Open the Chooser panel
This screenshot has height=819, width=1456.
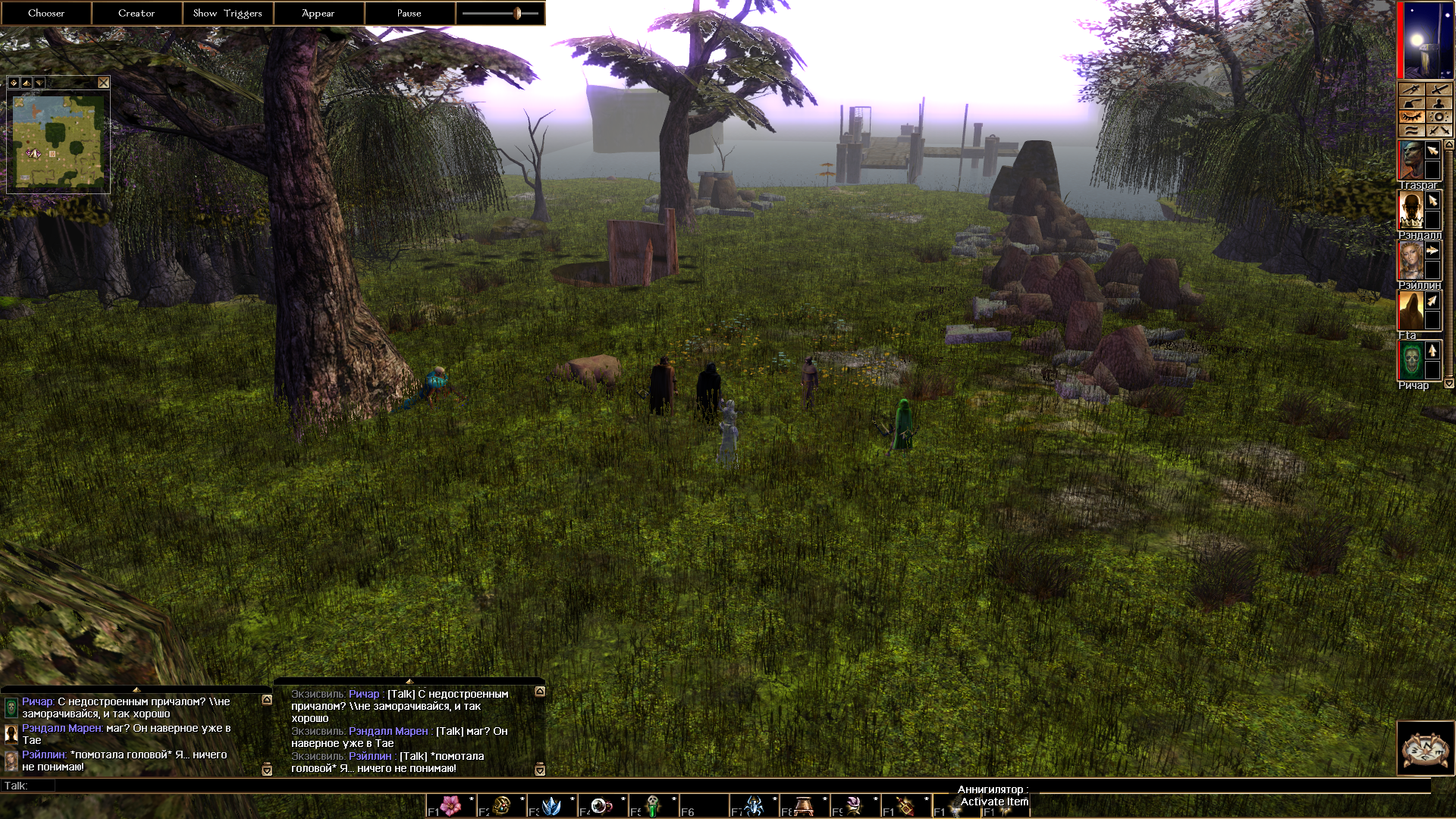[x=45, y=13]
